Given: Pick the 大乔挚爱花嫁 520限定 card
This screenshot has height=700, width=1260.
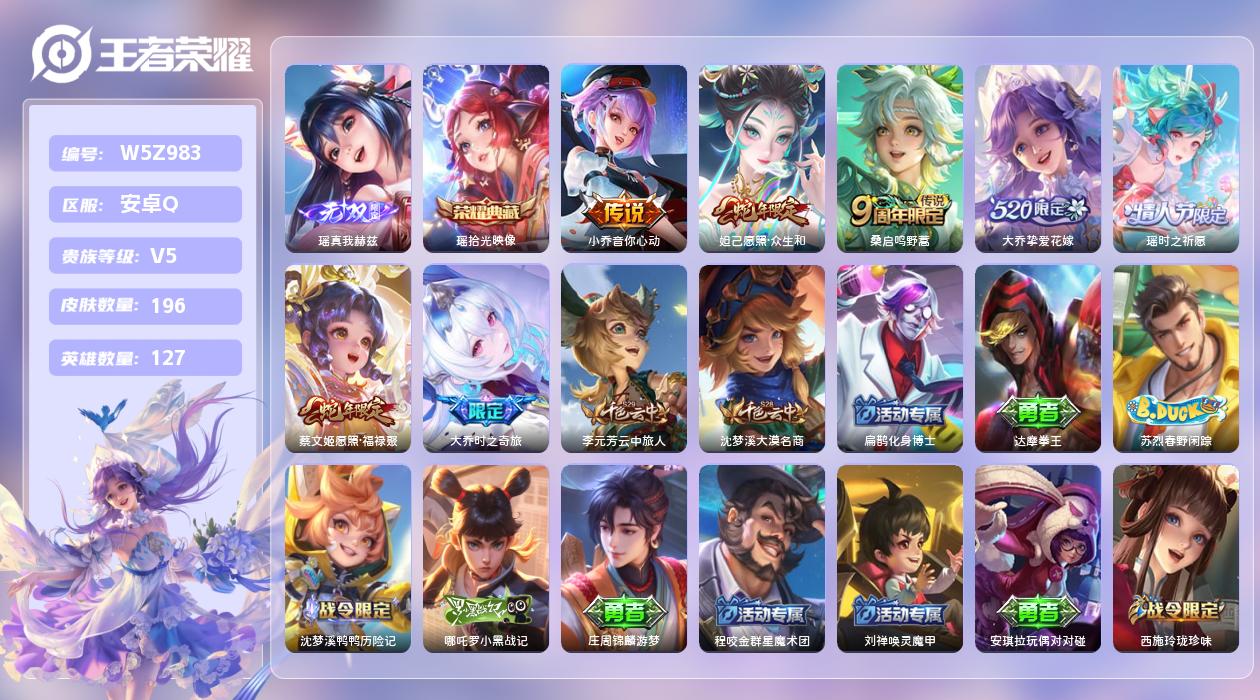Looking at the screenshot, I should pos(1037,158).
